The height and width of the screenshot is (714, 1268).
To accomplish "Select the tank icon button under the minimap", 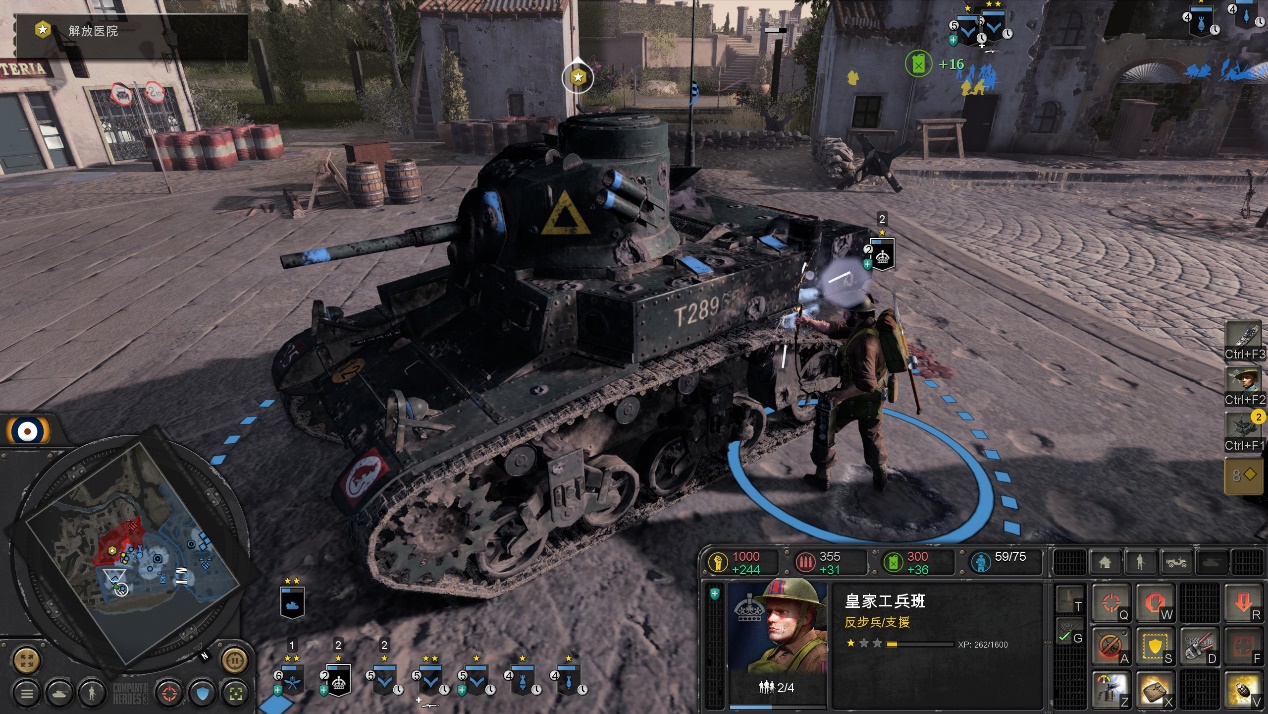I will (60, 692).
